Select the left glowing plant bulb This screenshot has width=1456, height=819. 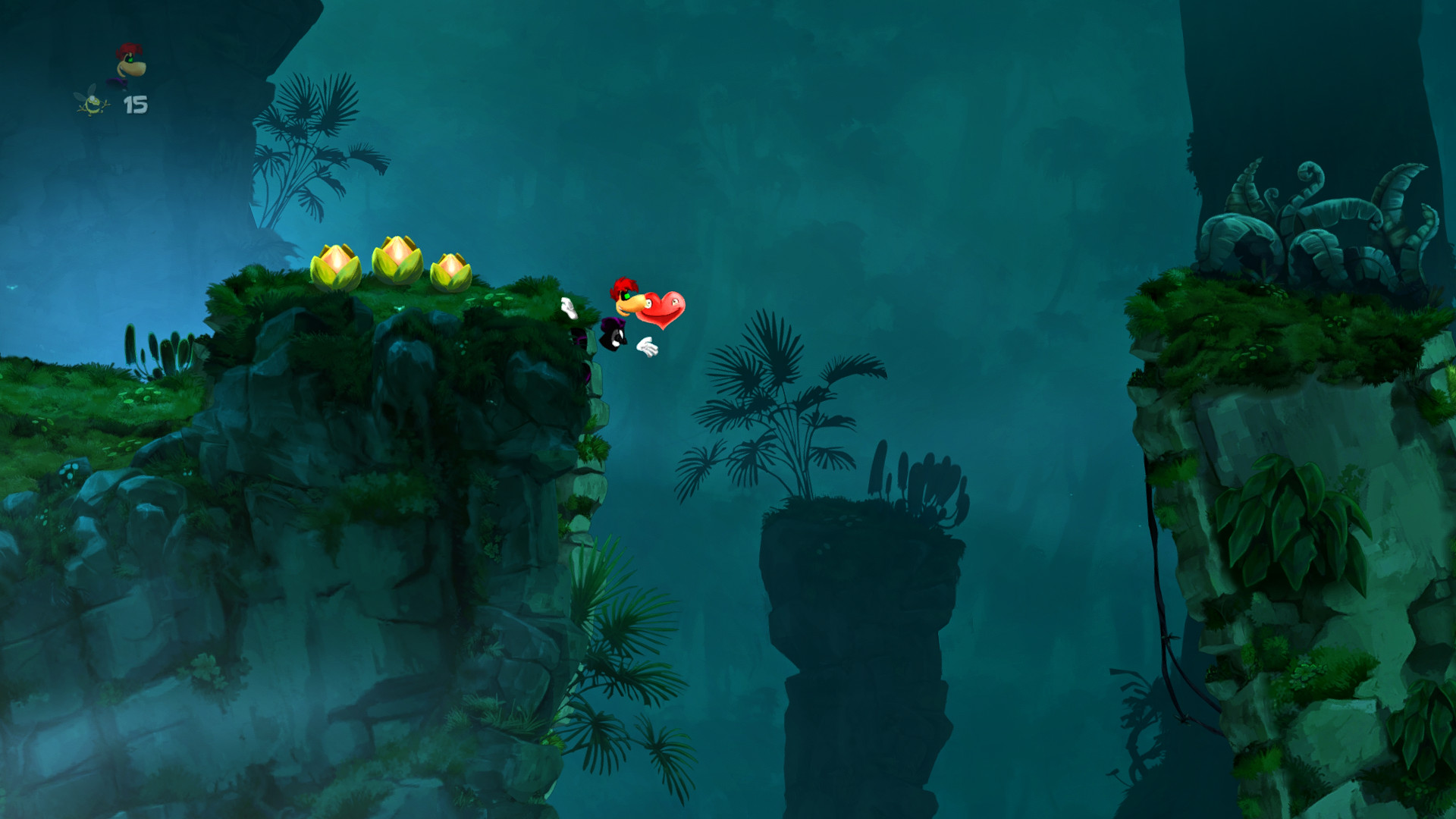click(x=337, y=265)
